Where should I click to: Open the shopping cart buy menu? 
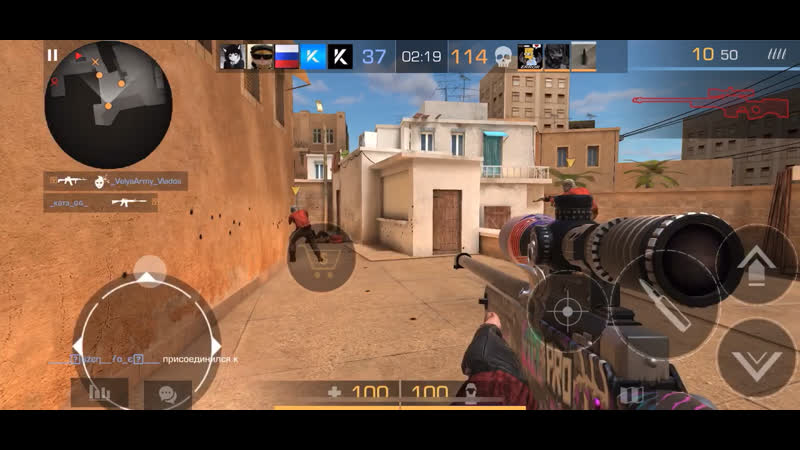click(x=321, y=261)
